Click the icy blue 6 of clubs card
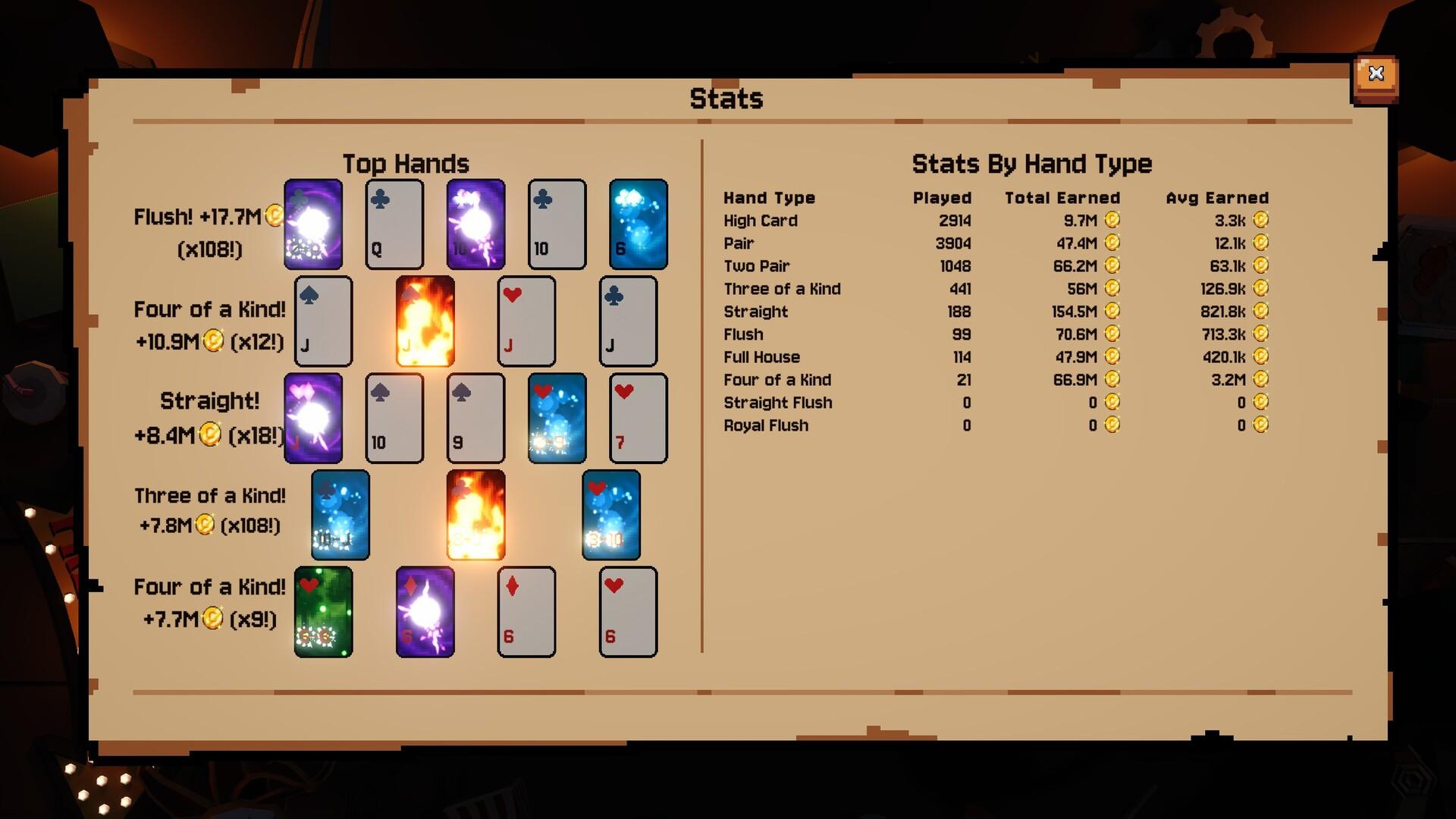 (637, 224)
